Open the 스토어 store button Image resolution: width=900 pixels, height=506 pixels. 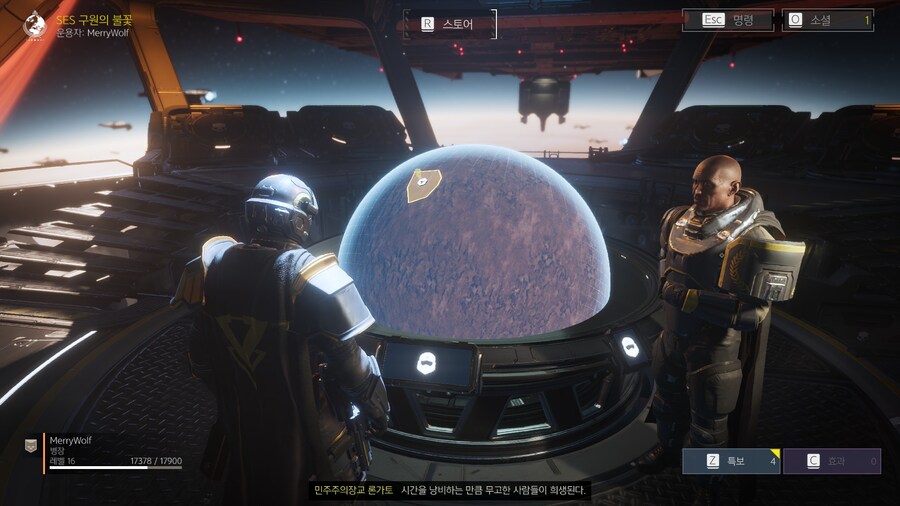point(450,23)
